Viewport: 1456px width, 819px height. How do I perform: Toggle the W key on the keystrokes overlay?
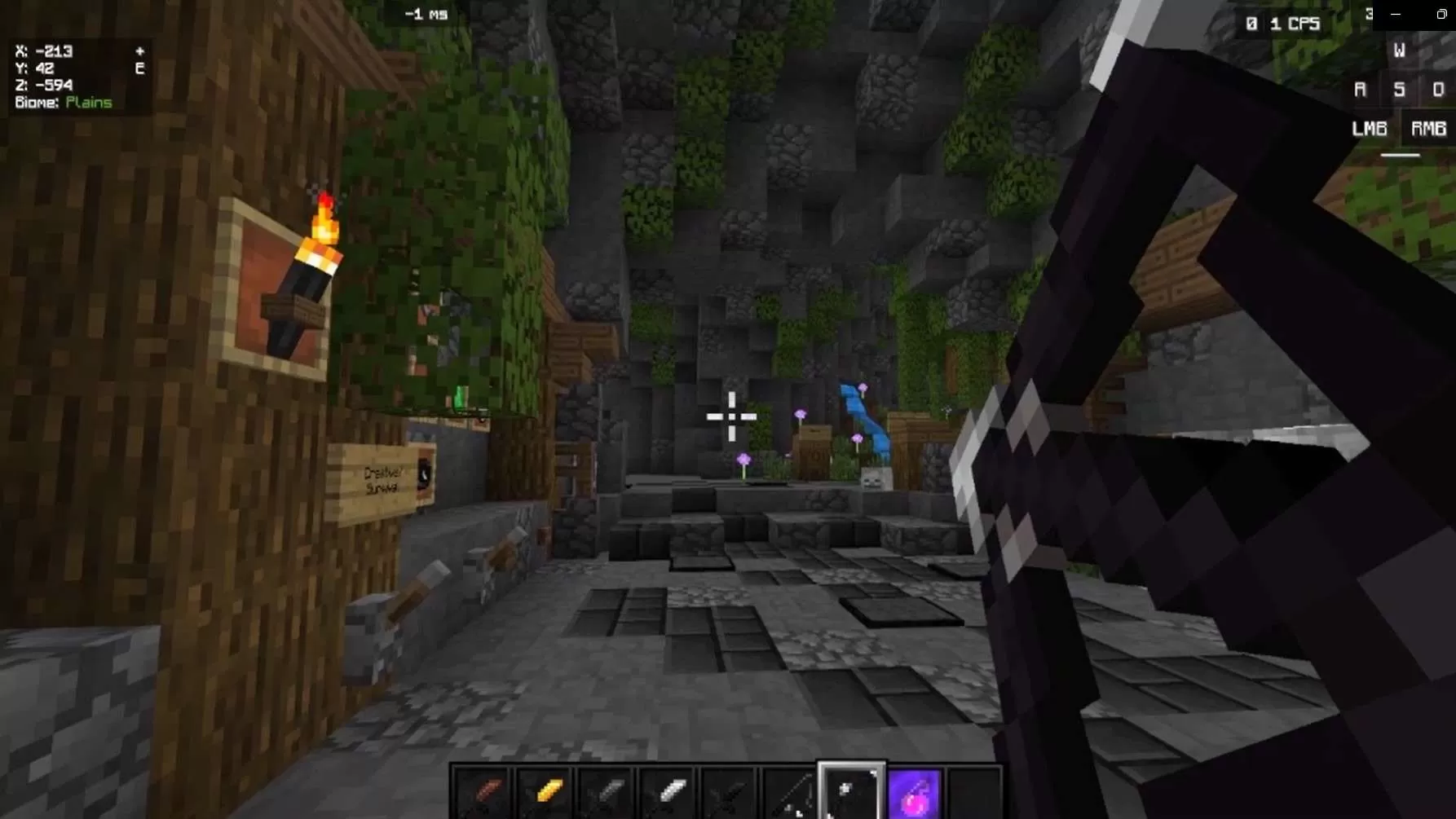(1399, 50)
